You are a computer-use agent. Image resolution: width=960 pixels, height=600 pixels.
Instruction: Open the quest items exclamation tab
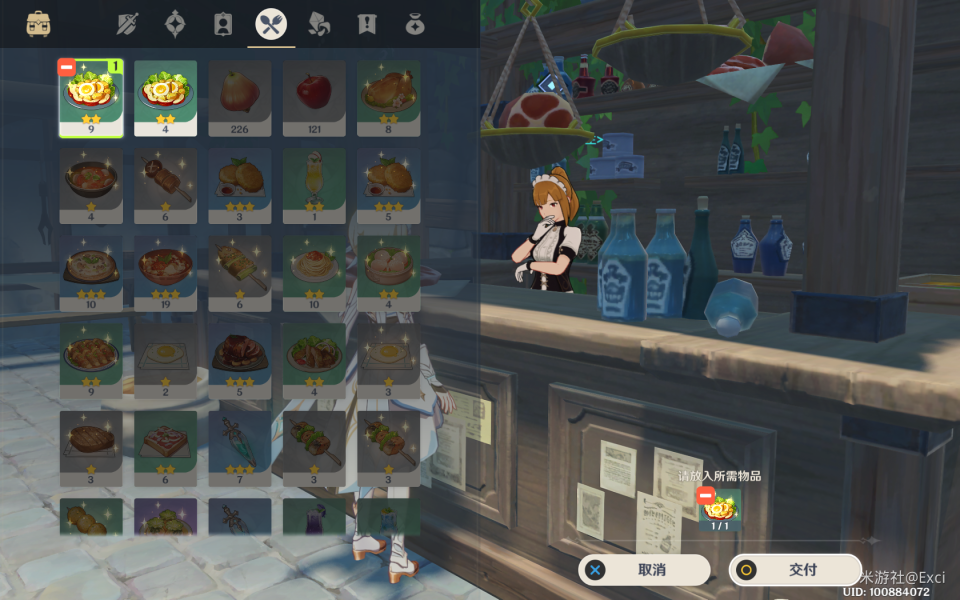367,24
